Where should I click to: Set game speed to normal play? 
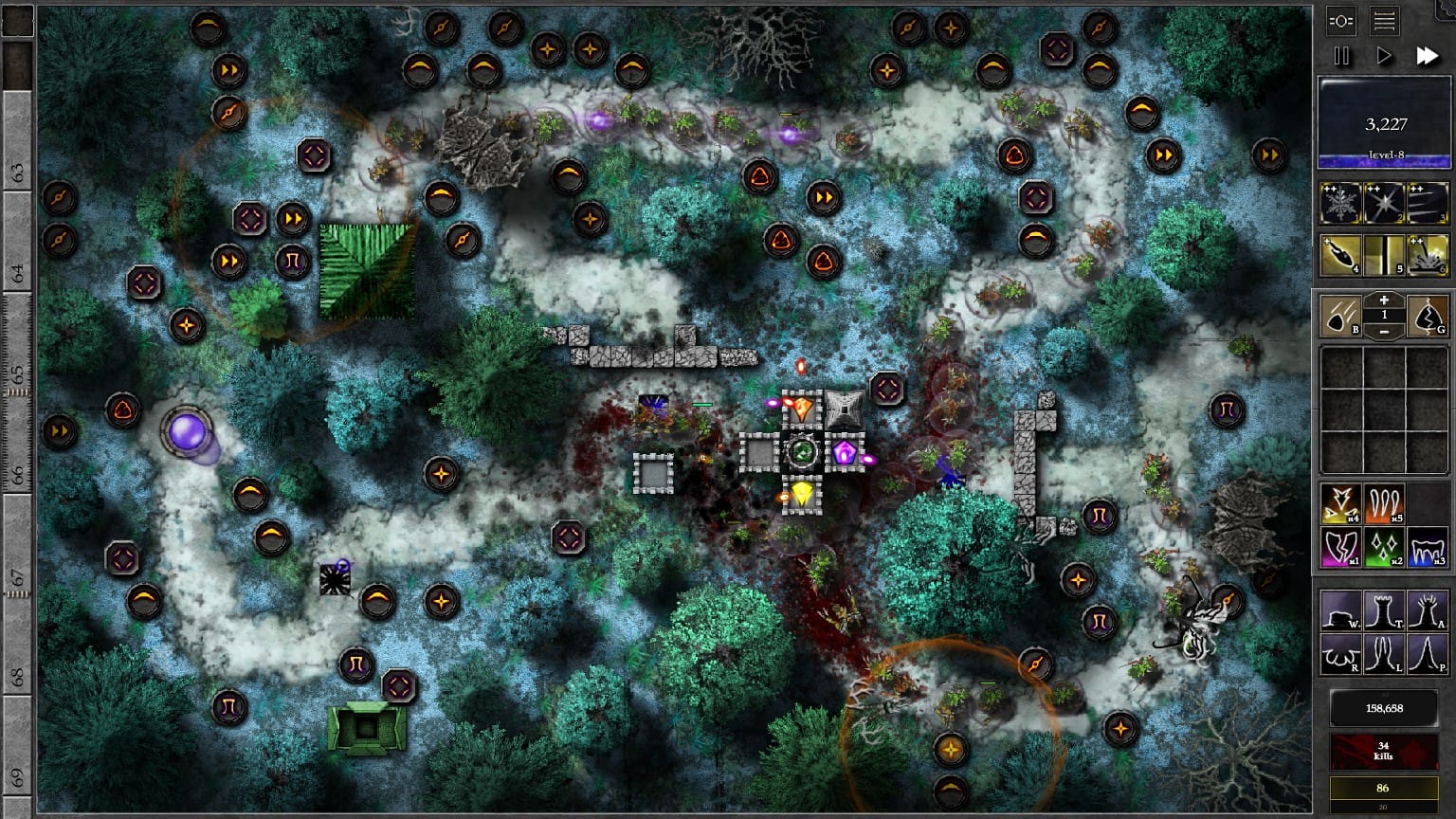point(1384,56)
